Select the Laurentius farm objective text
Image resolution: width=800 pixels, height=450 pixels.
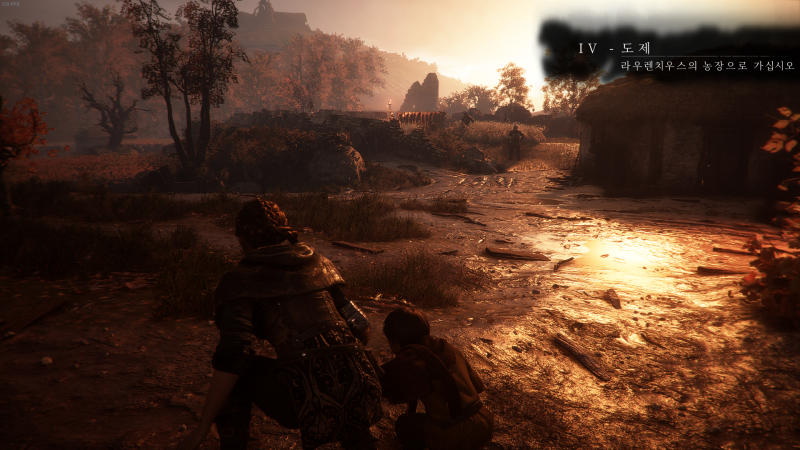tap(707, 66)
